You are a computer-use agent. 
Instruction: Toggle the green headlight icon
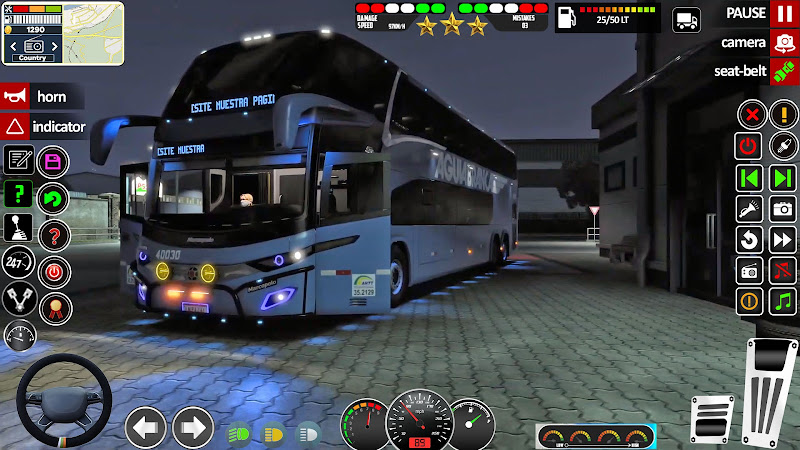(239, 433)
